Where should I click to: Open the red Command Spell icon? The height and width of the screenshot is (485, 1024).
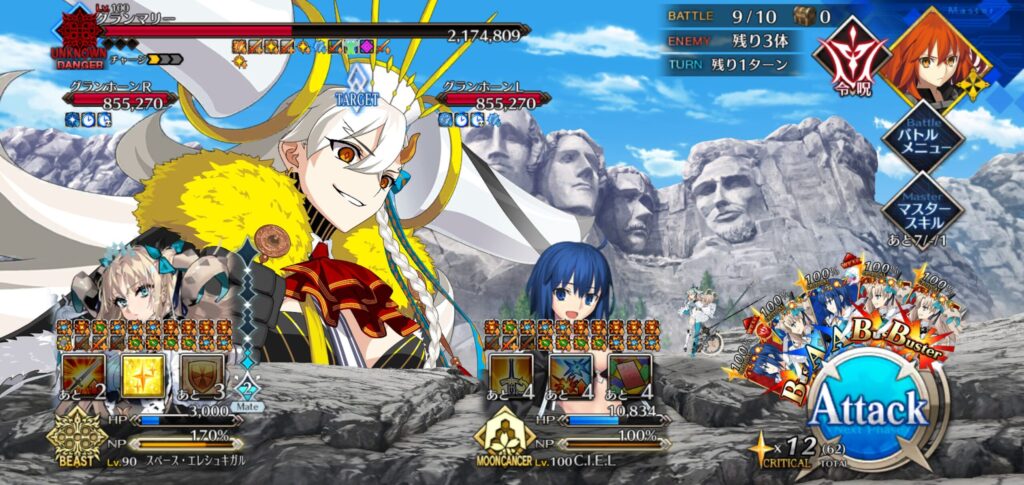click(847, 55)
